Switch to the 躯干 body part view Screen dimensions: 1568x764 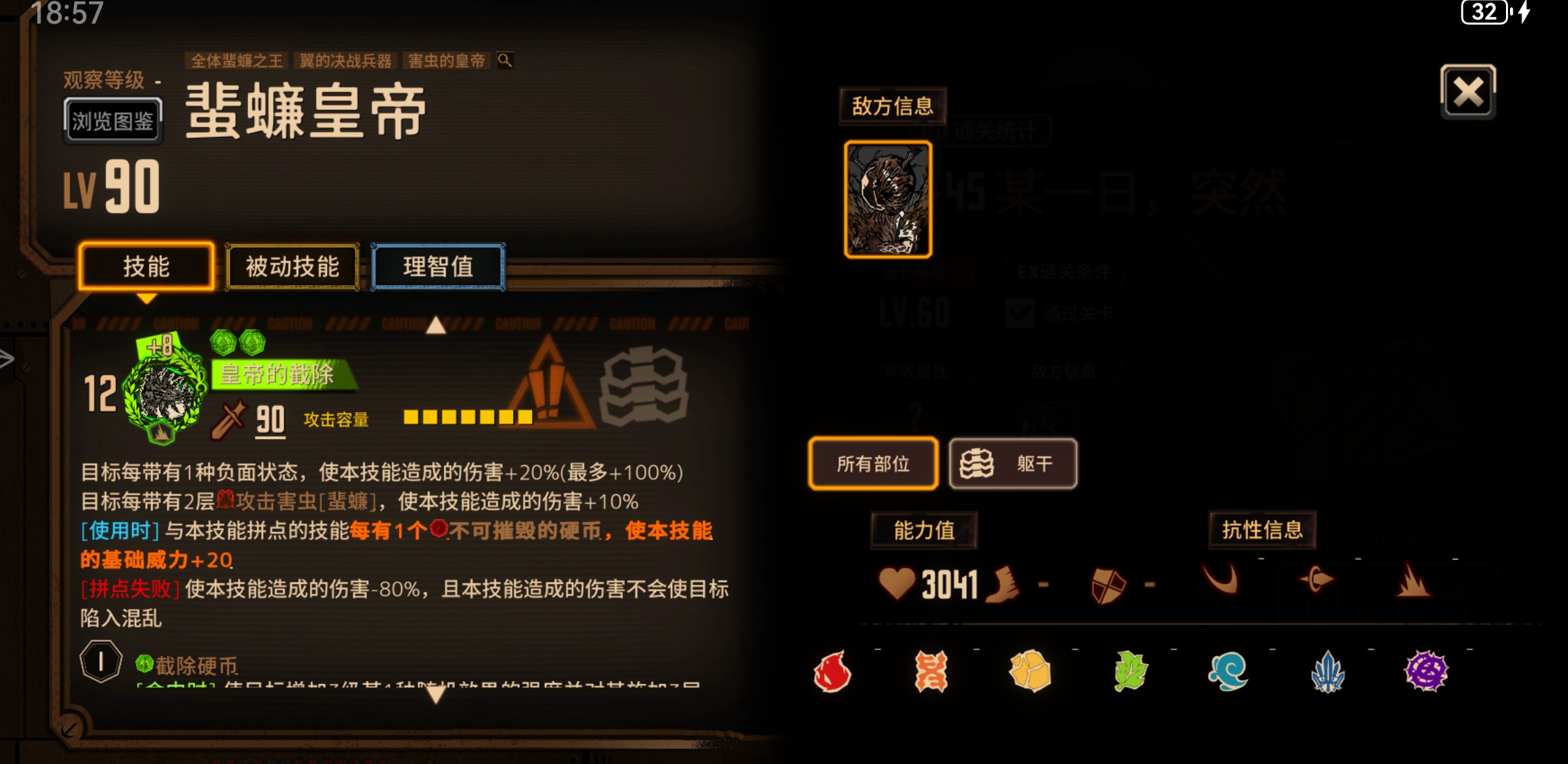(1013, 464)
